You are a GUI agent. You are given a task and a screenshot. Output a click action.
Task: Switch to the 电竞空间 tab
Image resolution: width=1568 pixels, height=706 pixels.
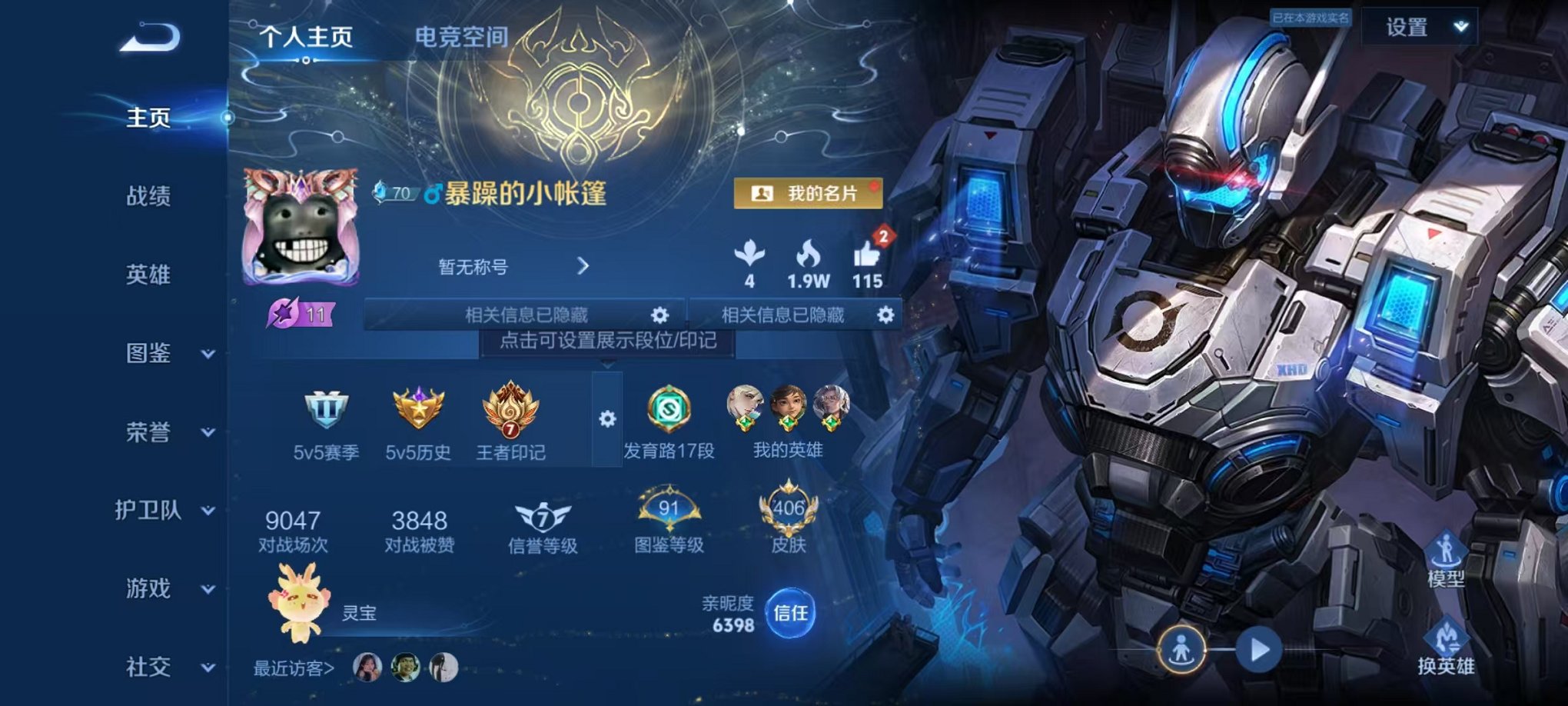(462, 35)
